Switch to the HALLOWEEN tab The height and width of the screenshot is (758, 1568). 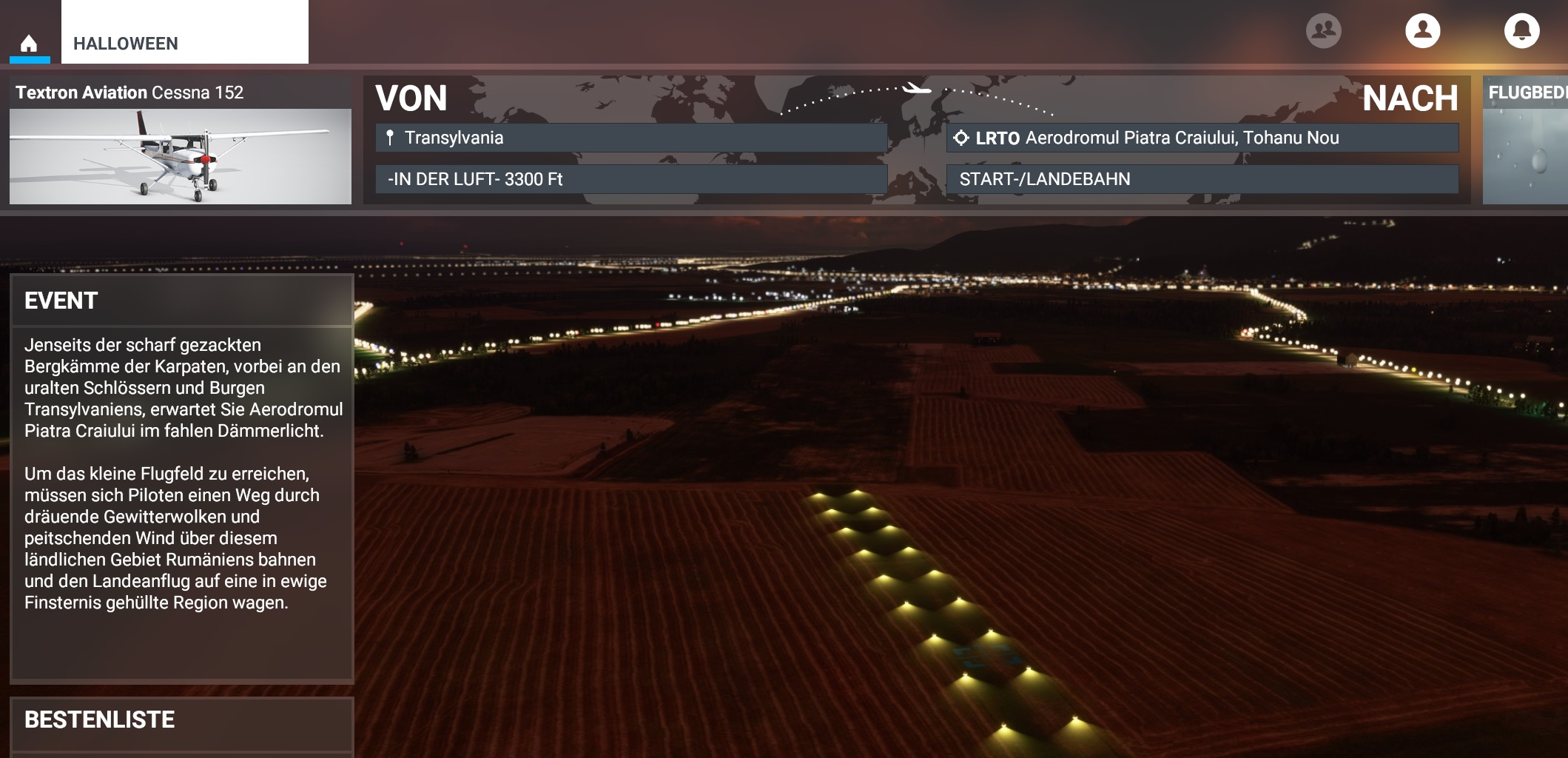[124, 43]
